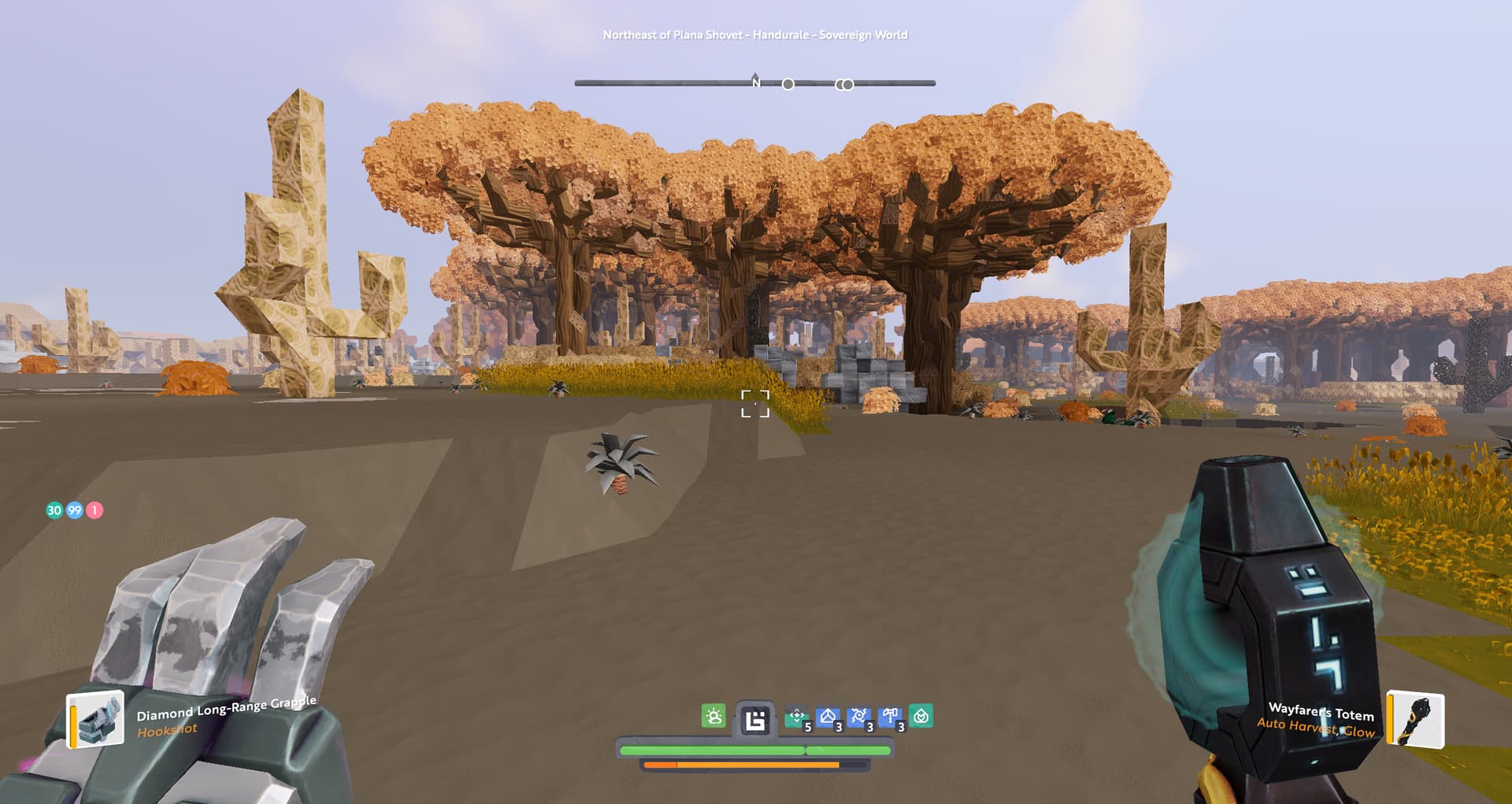Click the North marker on the compass

[x=756, y=82]
